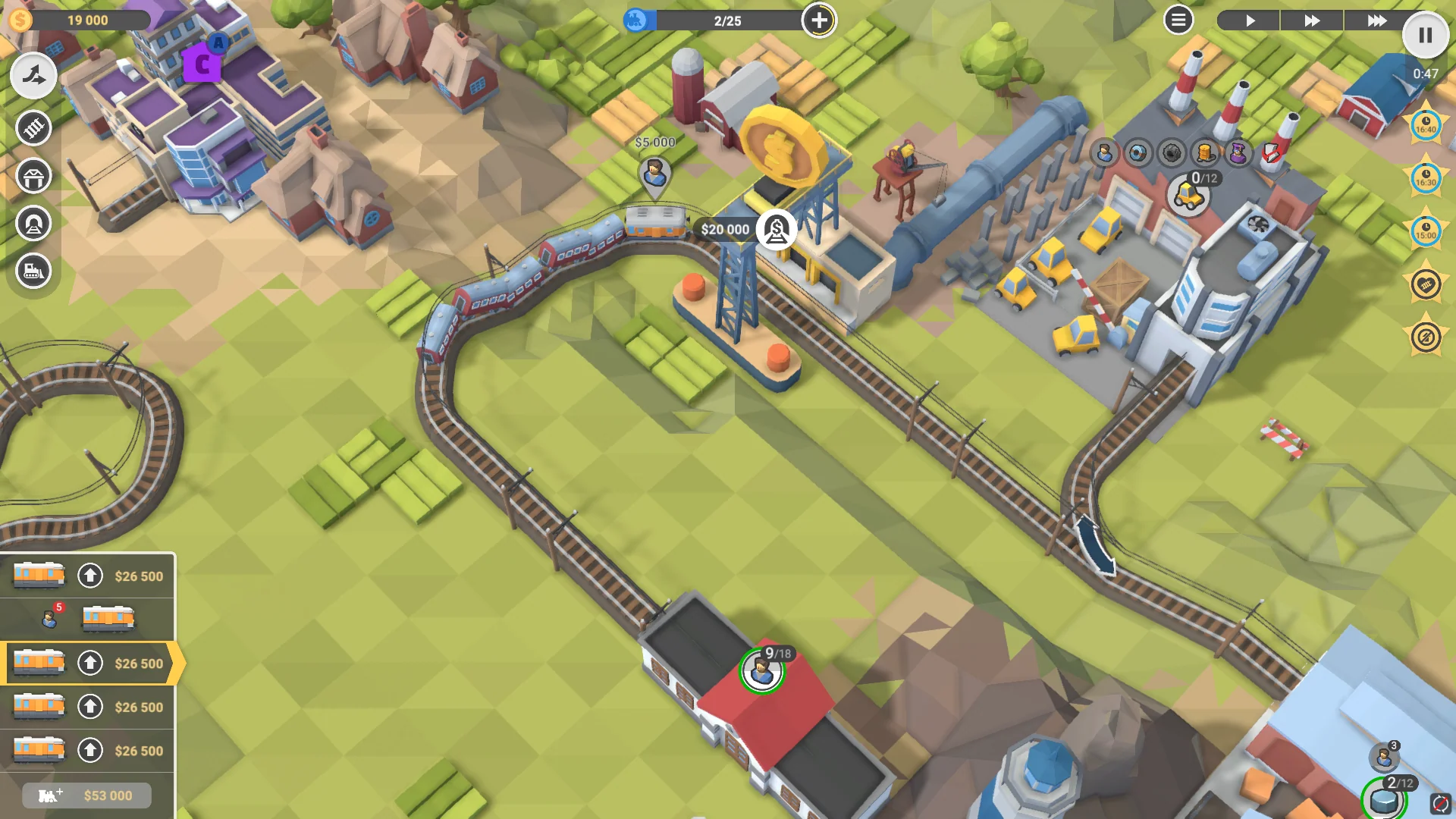Select the track junction tool
Image resolution: width=1456 pixels, height=819 pixels.
click(33, 75)
